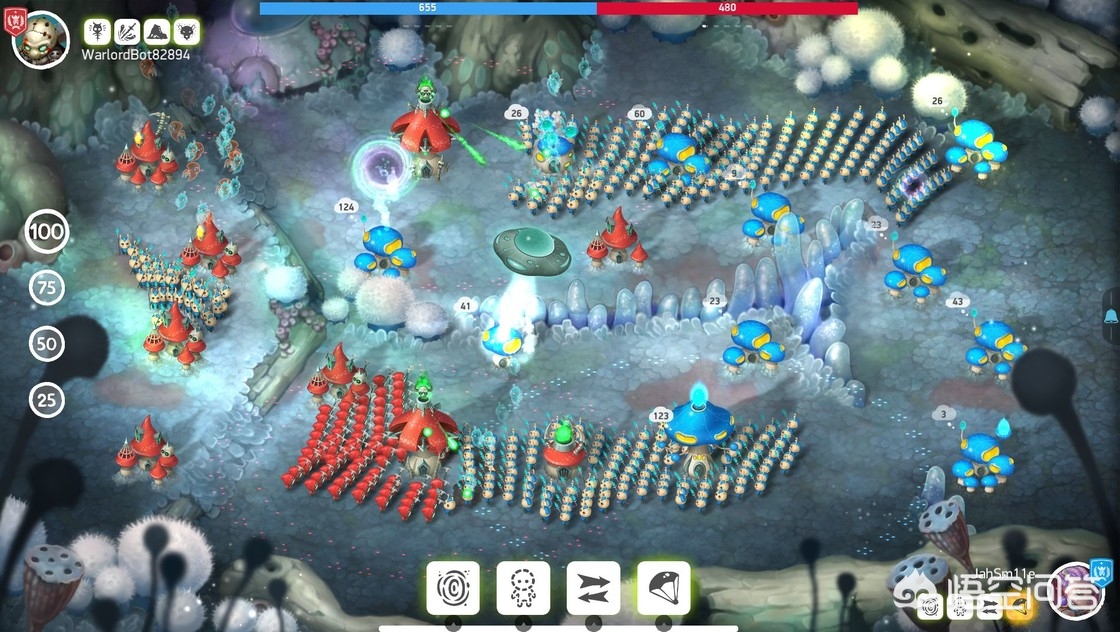Open JahSm11e's player avatar
This screenshot has height=632, width=1120.
[x=1078, y=591]
